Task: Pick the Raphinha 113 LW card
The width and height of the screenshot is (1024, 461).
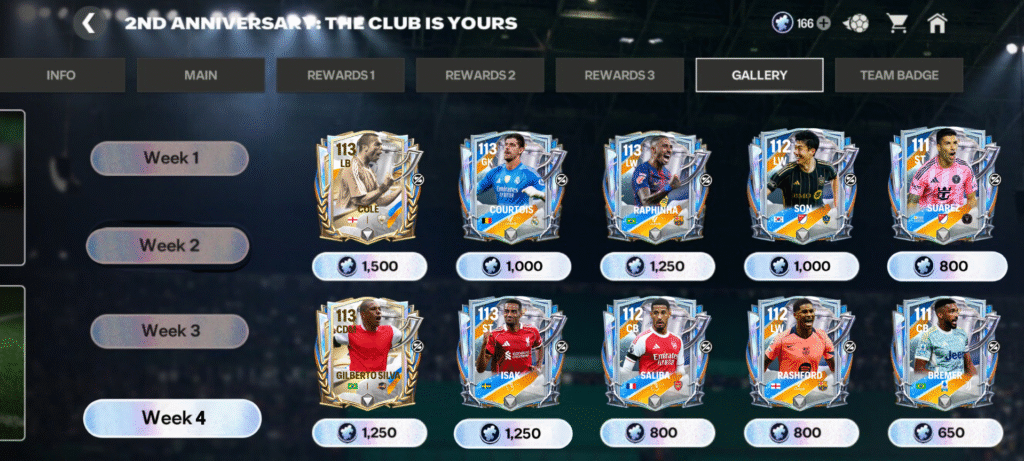Action: point(657,187)
